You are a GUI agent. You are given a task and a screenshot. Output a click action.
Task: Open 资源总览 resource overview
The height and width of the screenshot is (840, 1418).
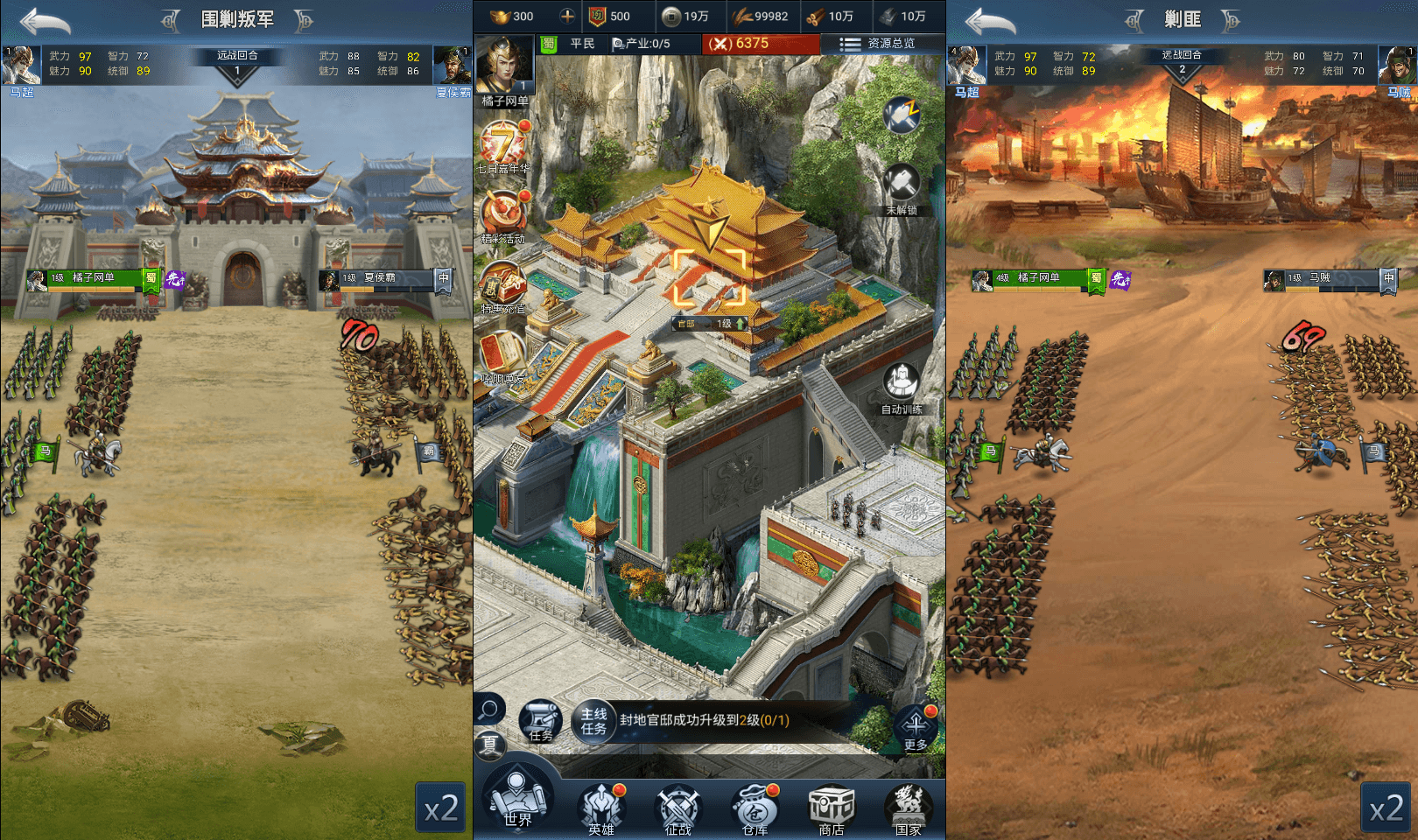click(878, 43)
